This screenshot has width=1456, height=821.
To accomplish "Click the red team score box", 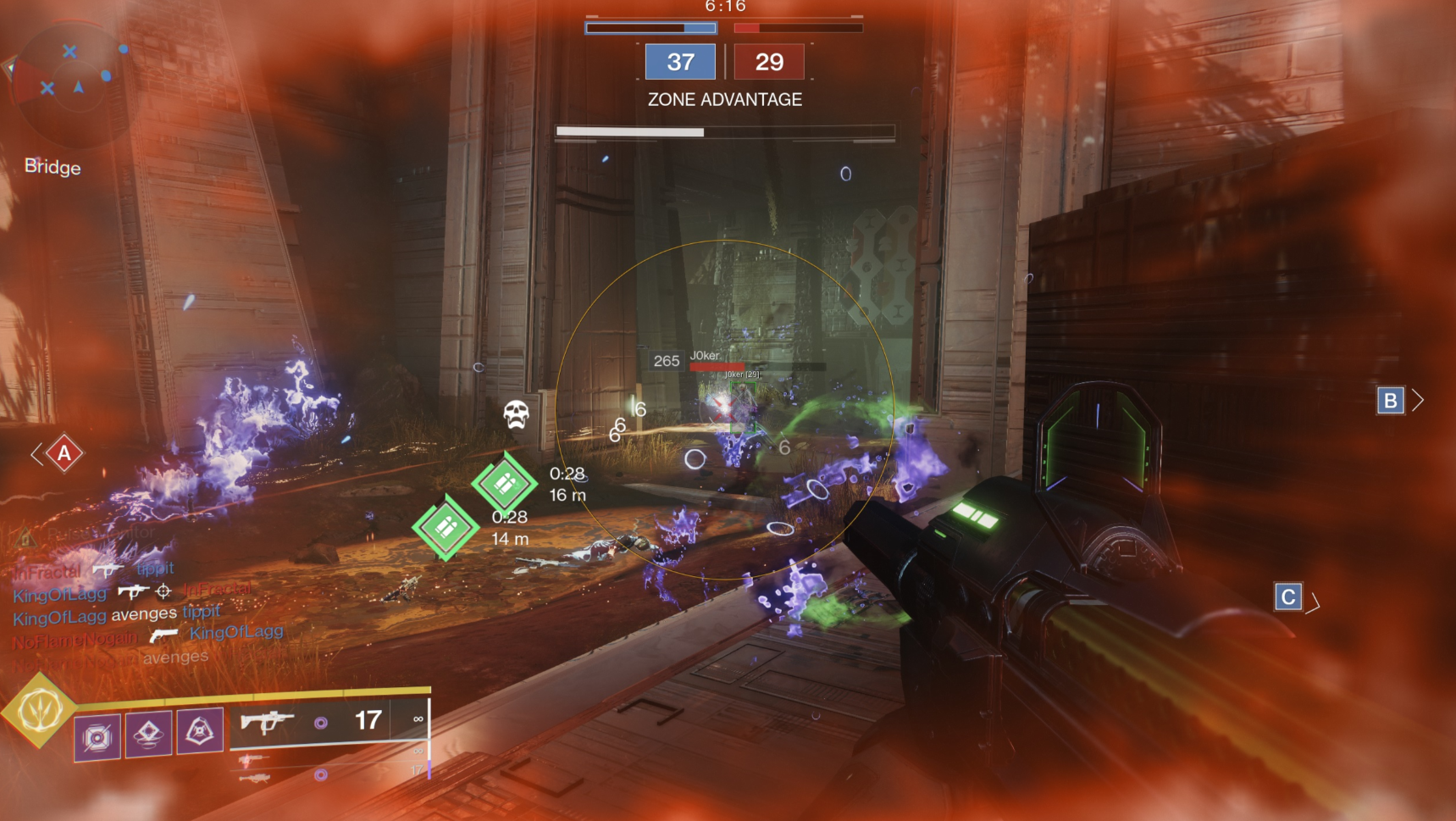I will click(x=769, y=62).
